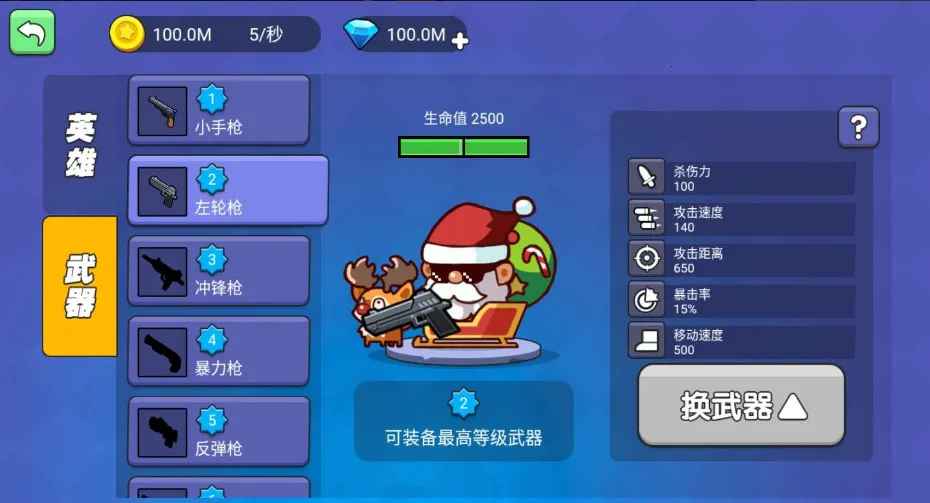The width and height of the screenshot is (930, 503).
Task: Select the 冲锋枪 submachine gun
Action: click(219, 271)
